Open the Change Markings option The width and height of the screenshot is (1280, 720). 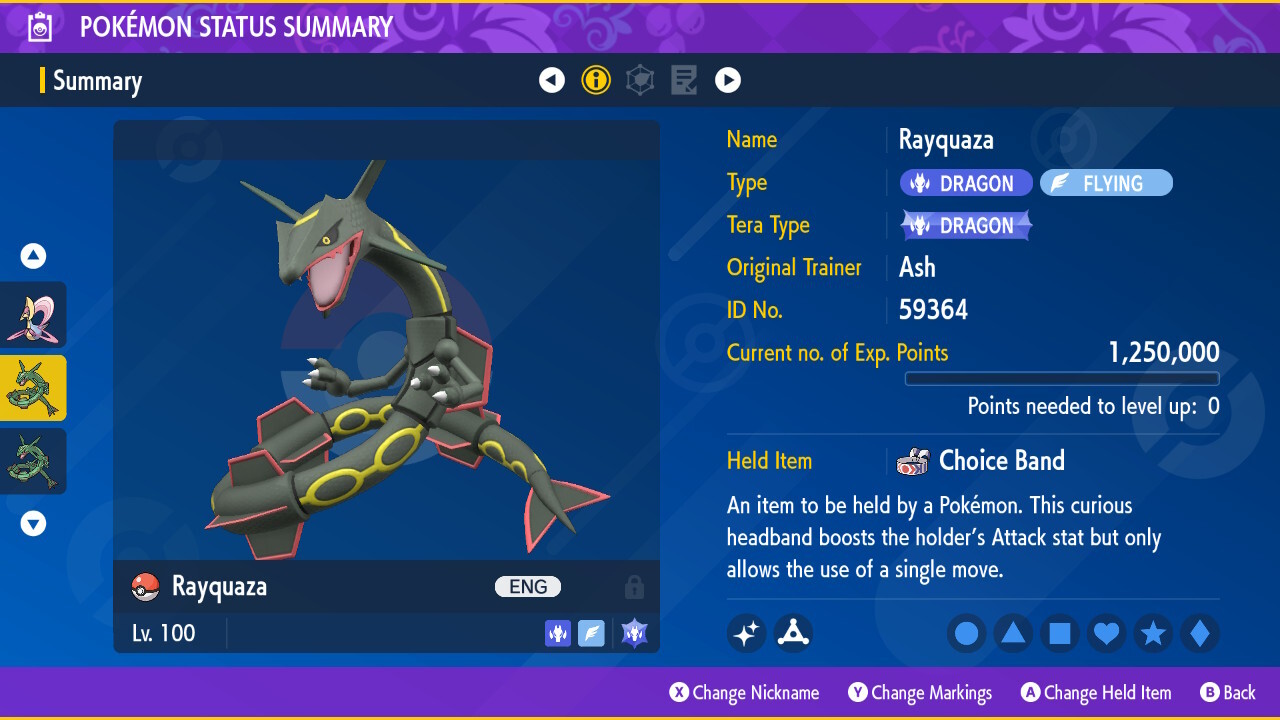921,693
